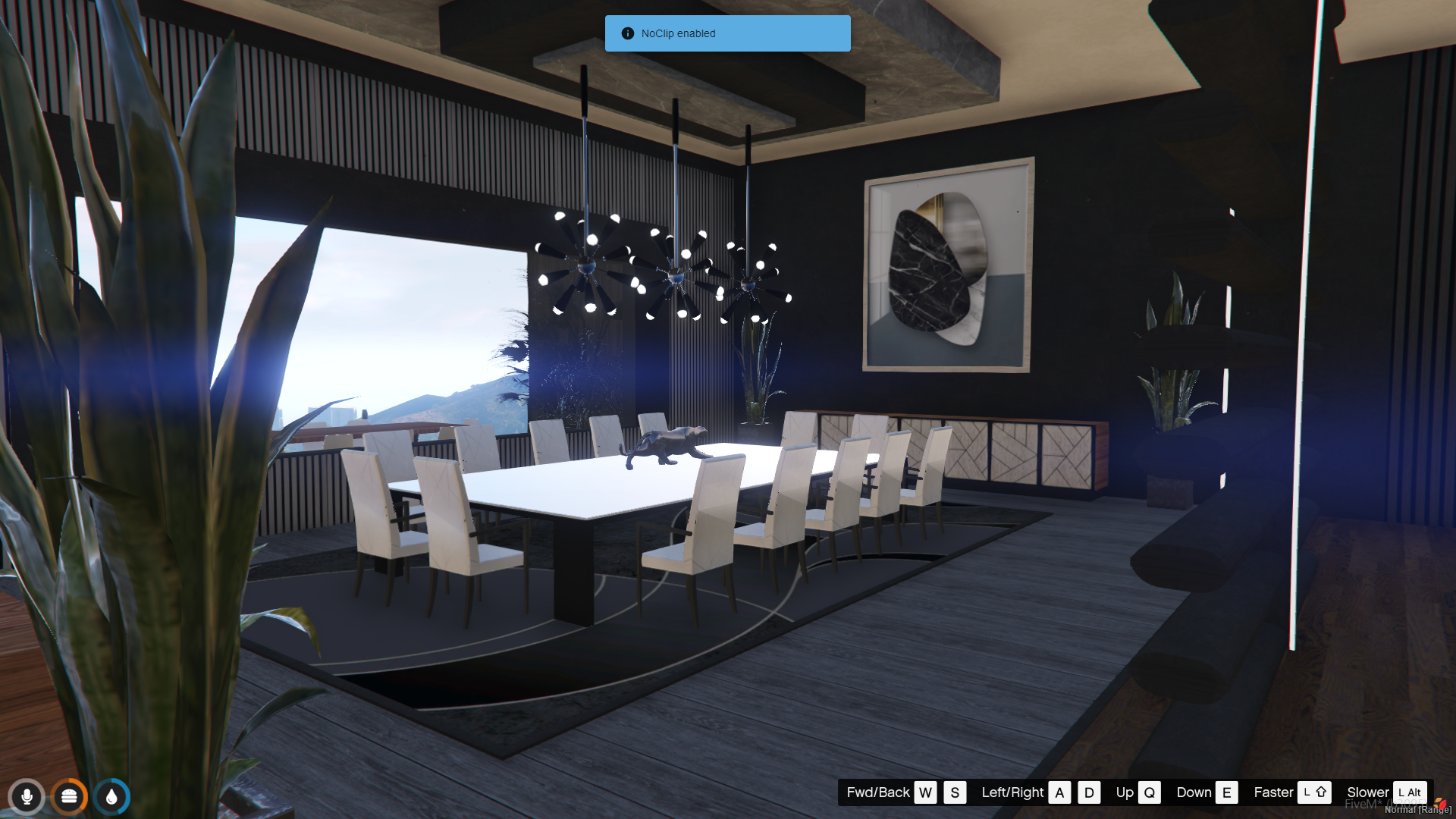Select the microphone voice icon

(27, 797)
